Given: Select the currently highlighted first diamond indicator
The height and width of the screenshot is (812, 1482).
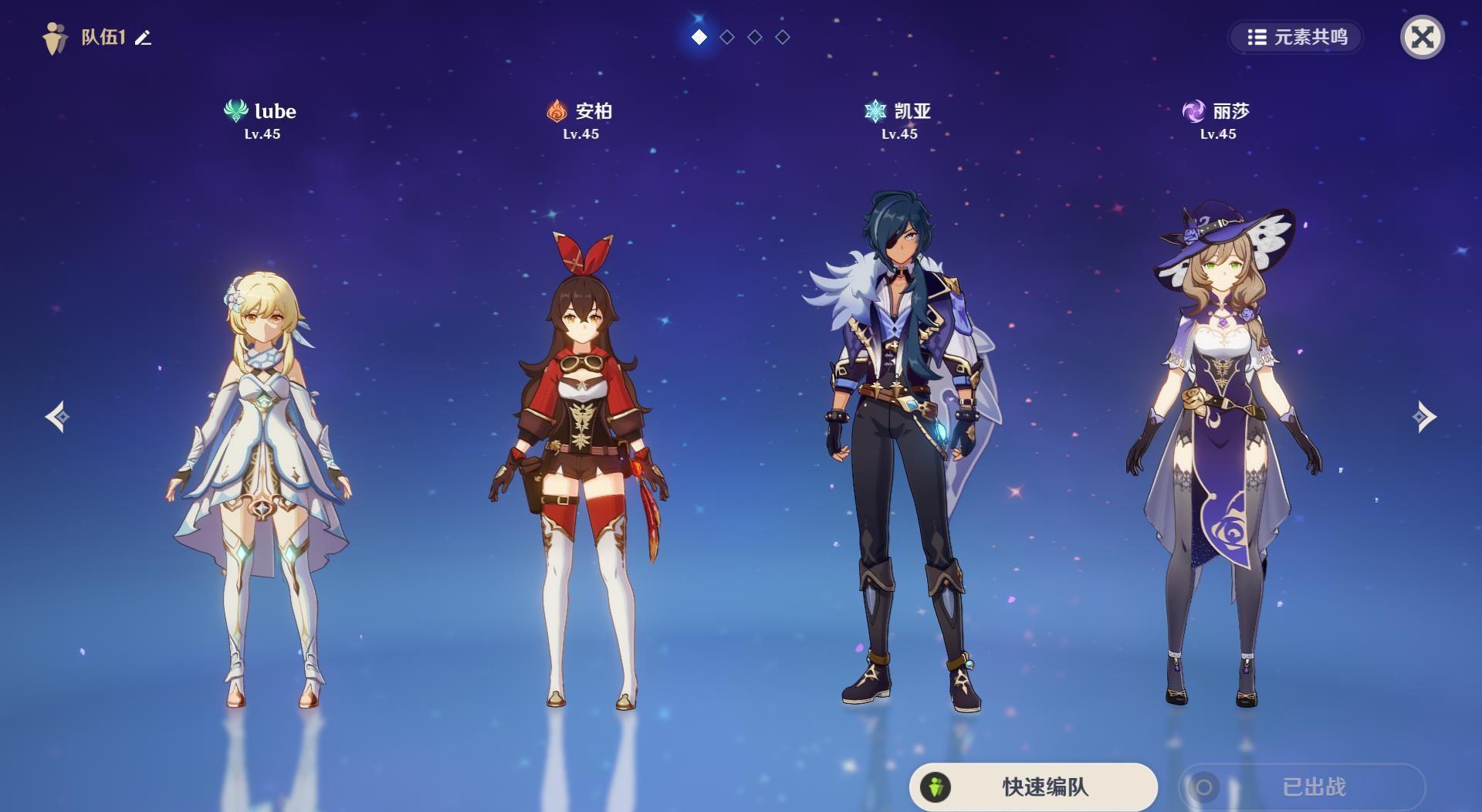Looking at the screenshot, I should pyautogui.click(x=699, y=35).
